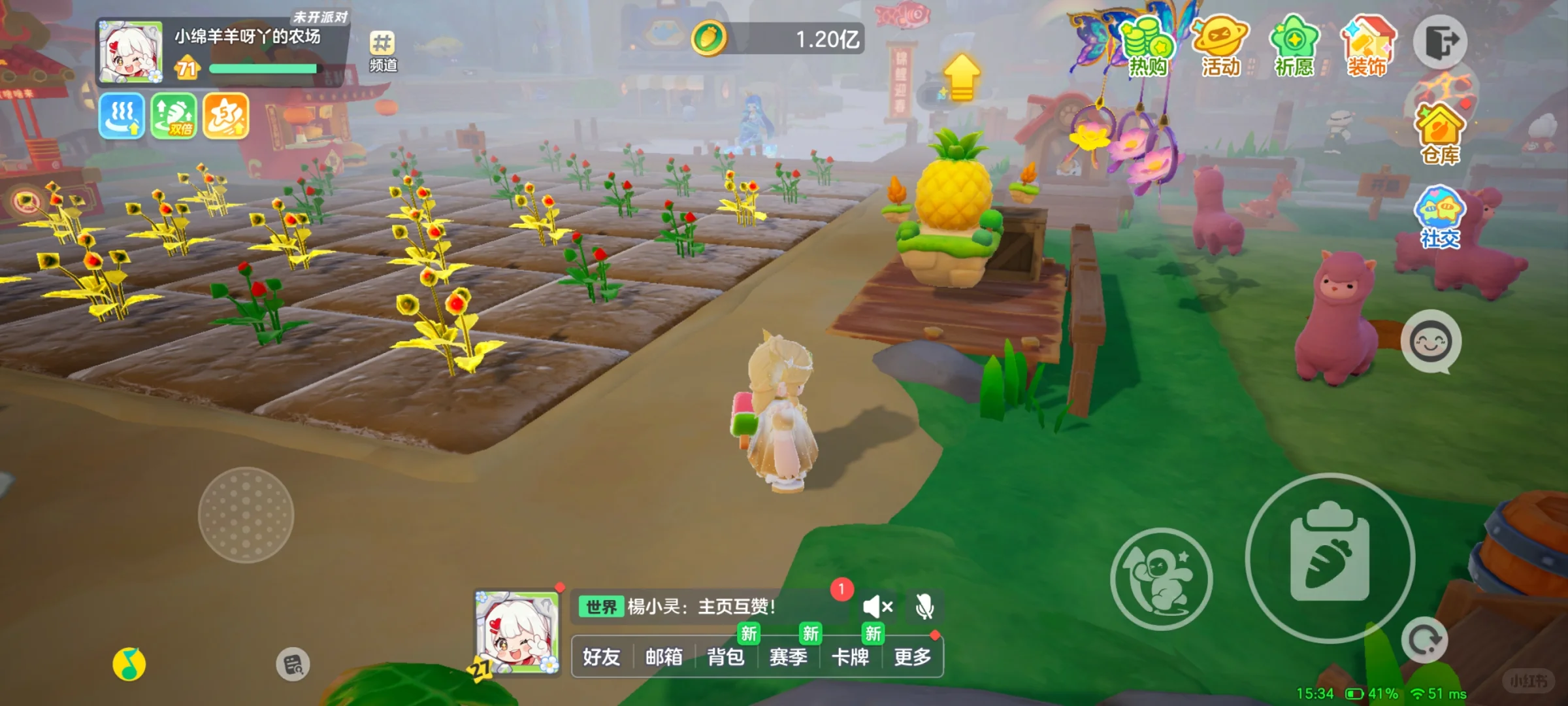Open the 邮箱 mailbox
The width and height of the screenshot is (1568, 706).
tap(664, 656)
